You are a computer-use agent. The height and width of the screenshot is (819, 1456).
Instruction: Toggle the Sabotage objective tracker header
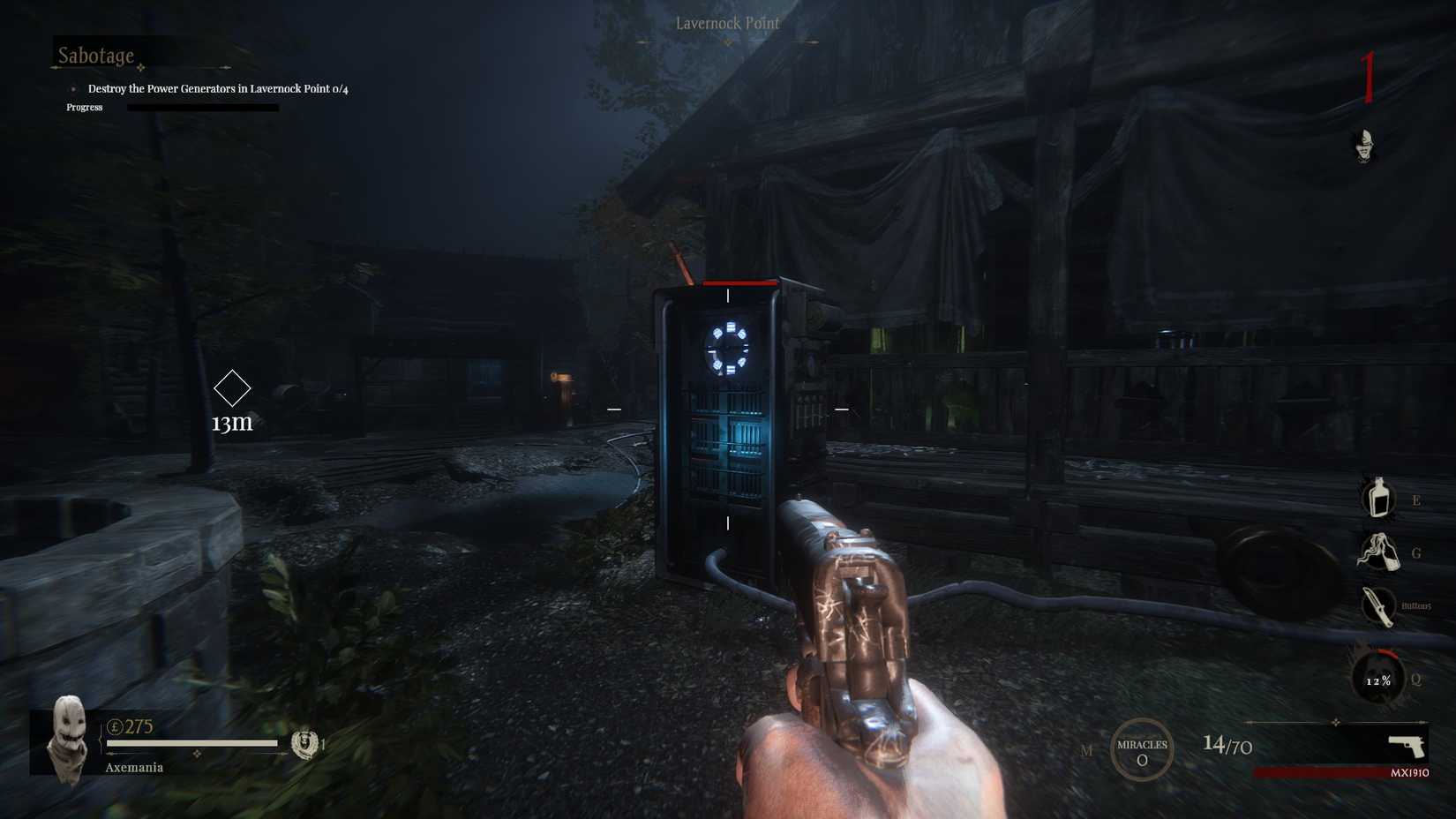click(95, 55)
